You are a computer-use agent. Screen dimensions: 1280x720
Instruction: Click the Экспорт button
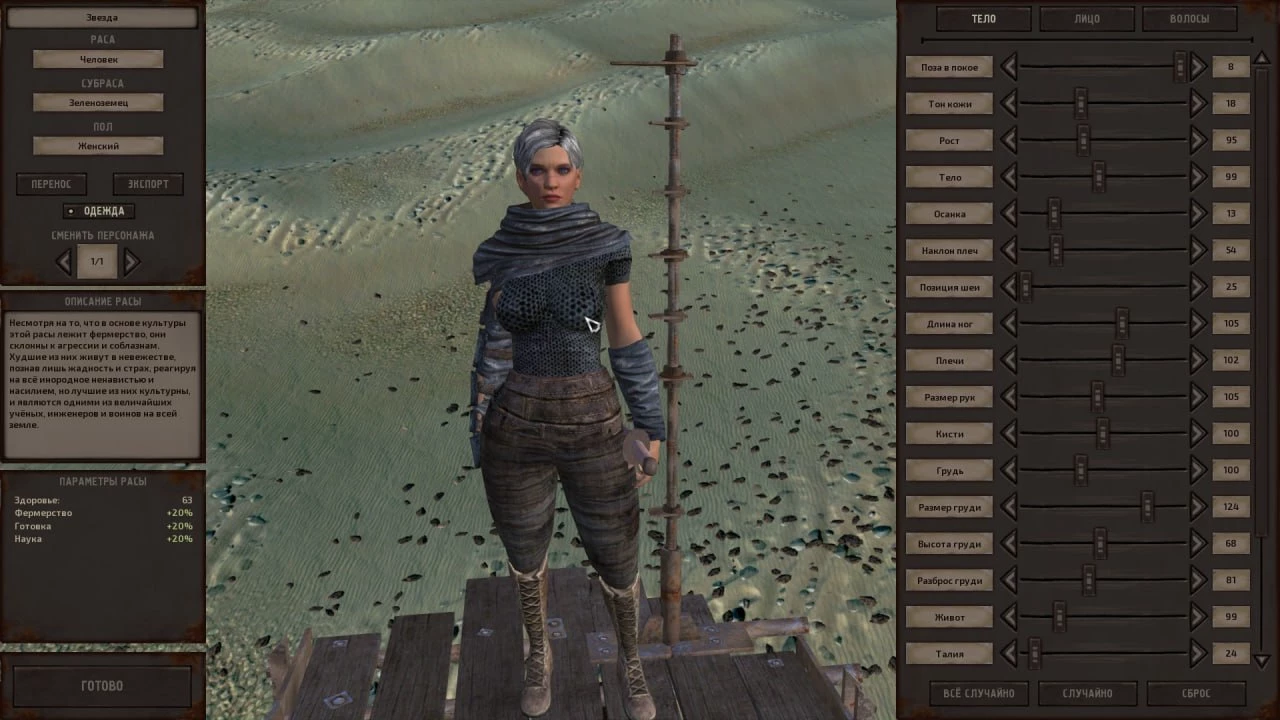click(x=147, y=184)
